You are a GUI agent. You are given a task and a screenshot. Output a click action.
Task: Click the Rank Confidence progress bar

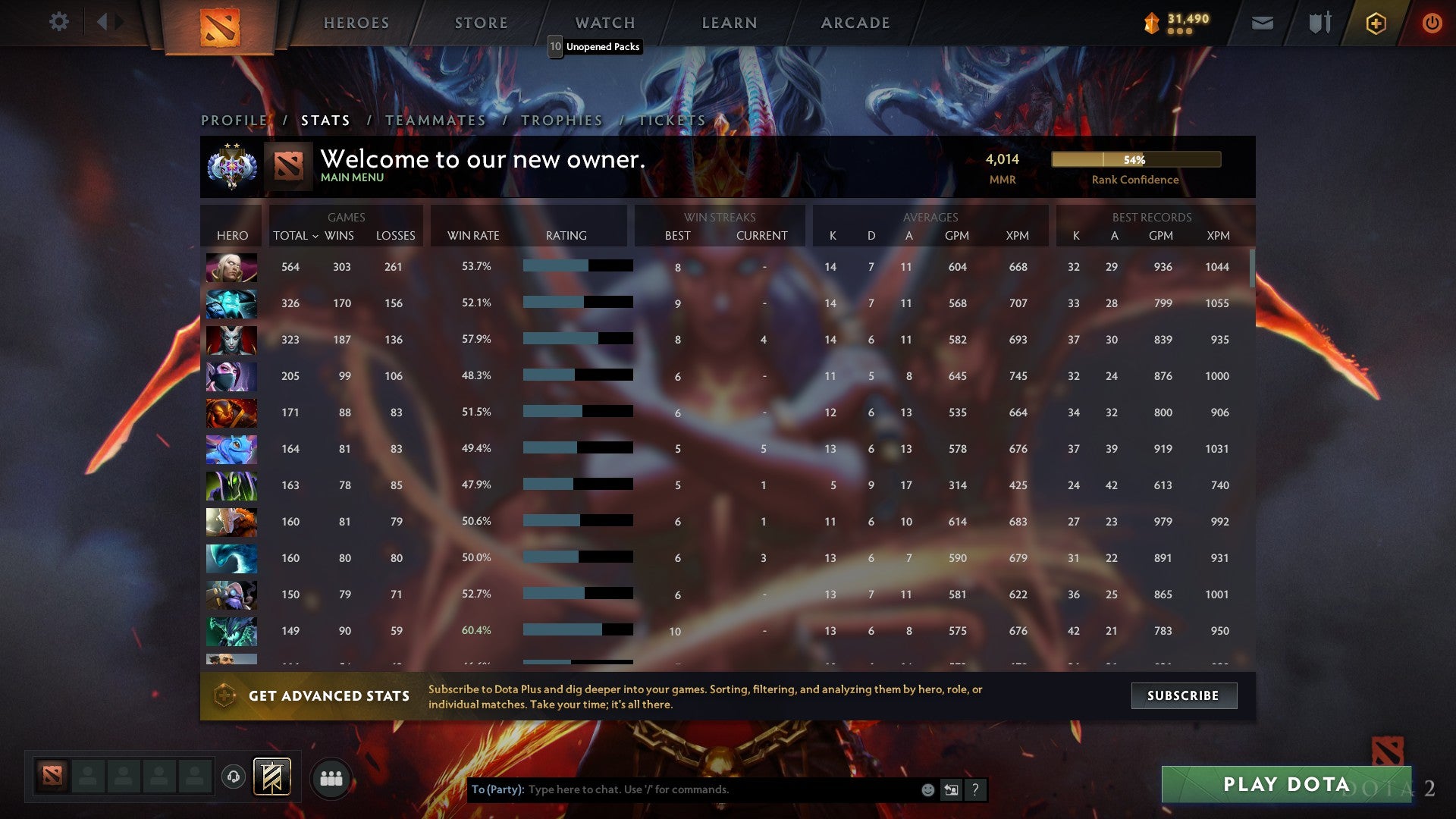coord(1135,159)
